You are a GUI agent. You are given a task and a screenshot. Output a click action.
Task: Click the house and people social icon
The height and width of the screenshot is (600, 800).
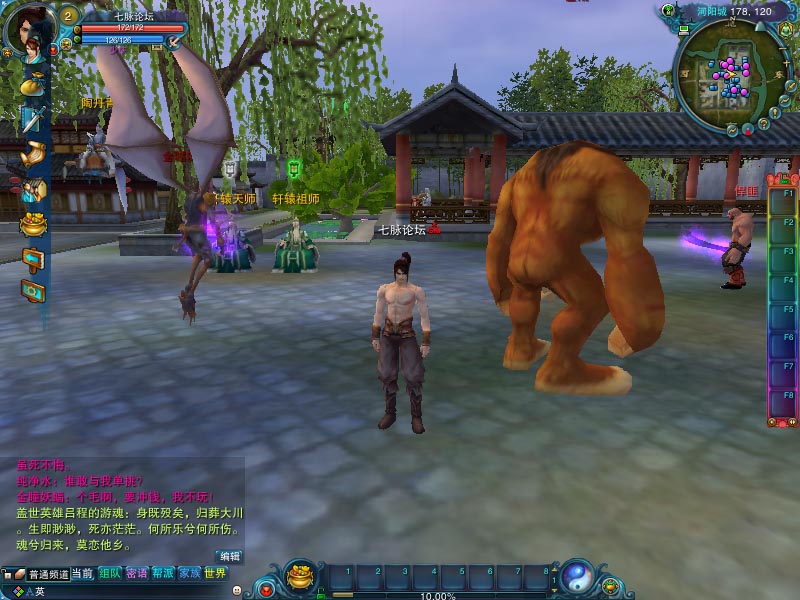[x=33, y=189]
